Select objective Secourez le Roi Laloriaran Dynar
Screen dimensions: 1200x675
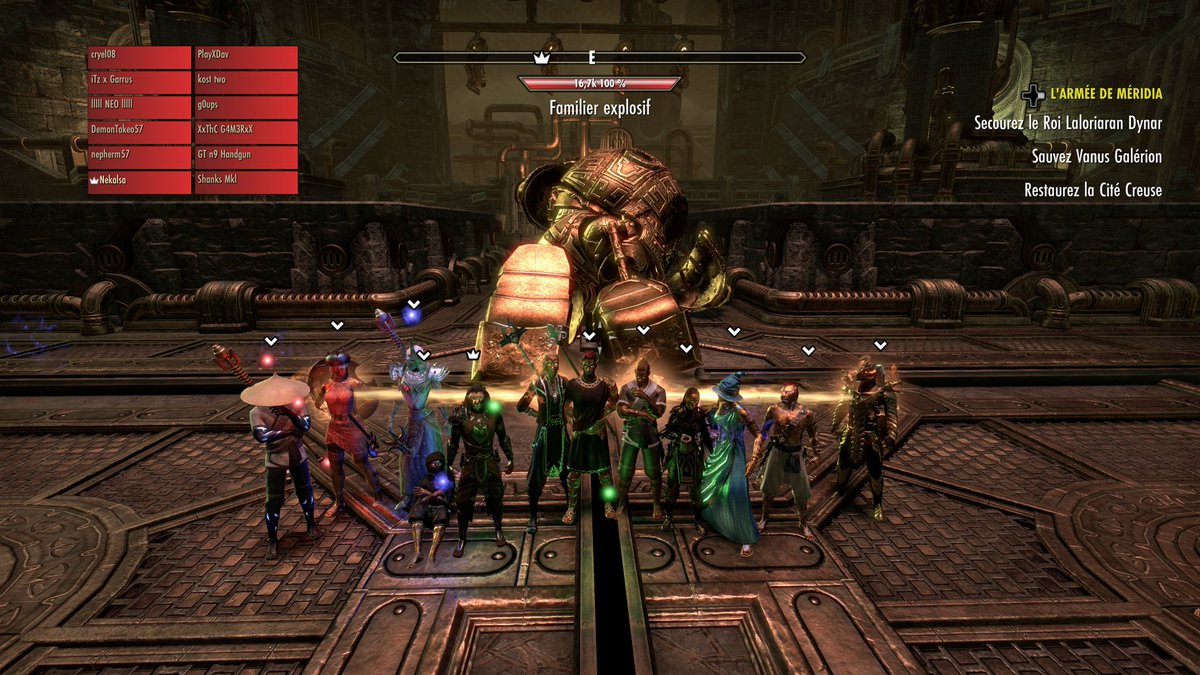1068,124
